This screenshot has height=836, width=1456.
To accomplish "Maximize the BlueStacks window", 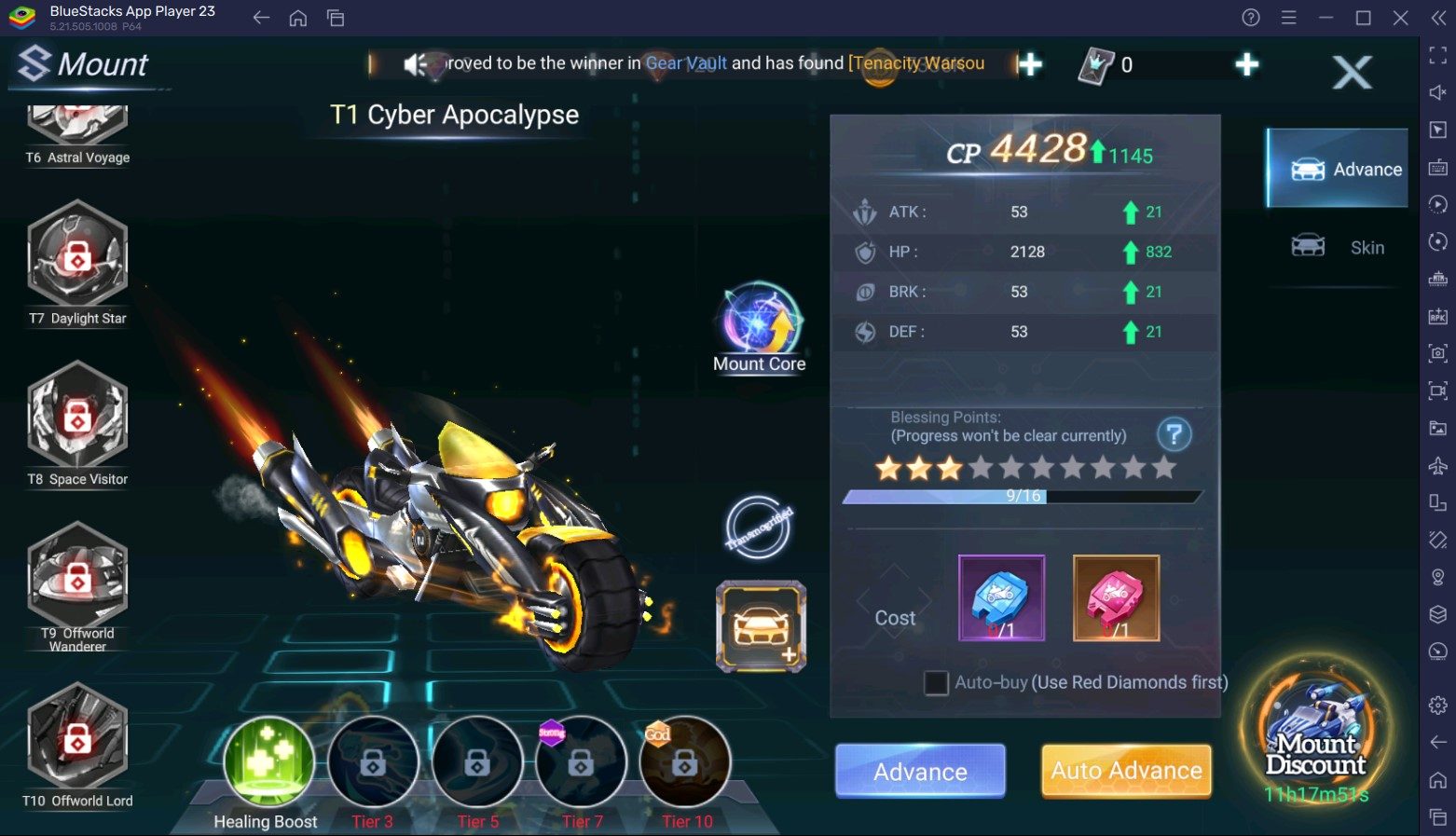I will point(1363,18).
